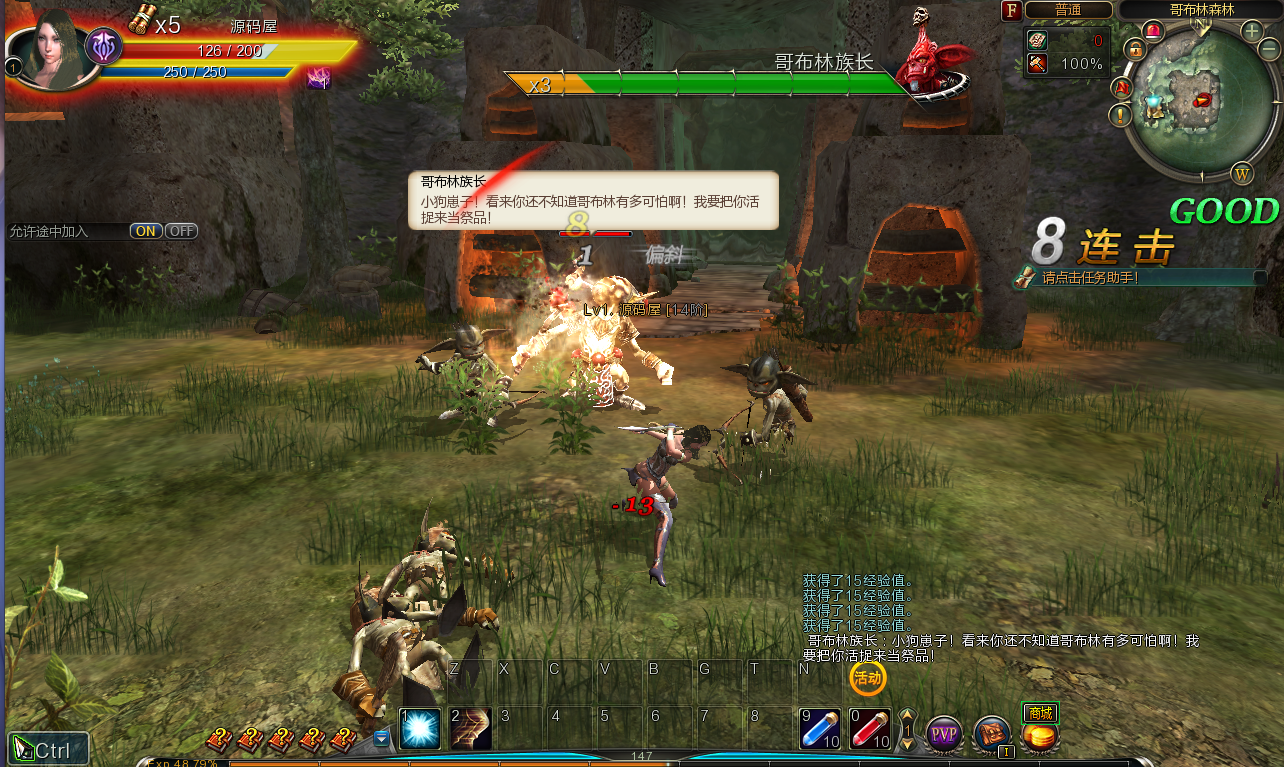Use the red health potion
The height and width of the screenshot is (767, 1284).
point(869,729)
